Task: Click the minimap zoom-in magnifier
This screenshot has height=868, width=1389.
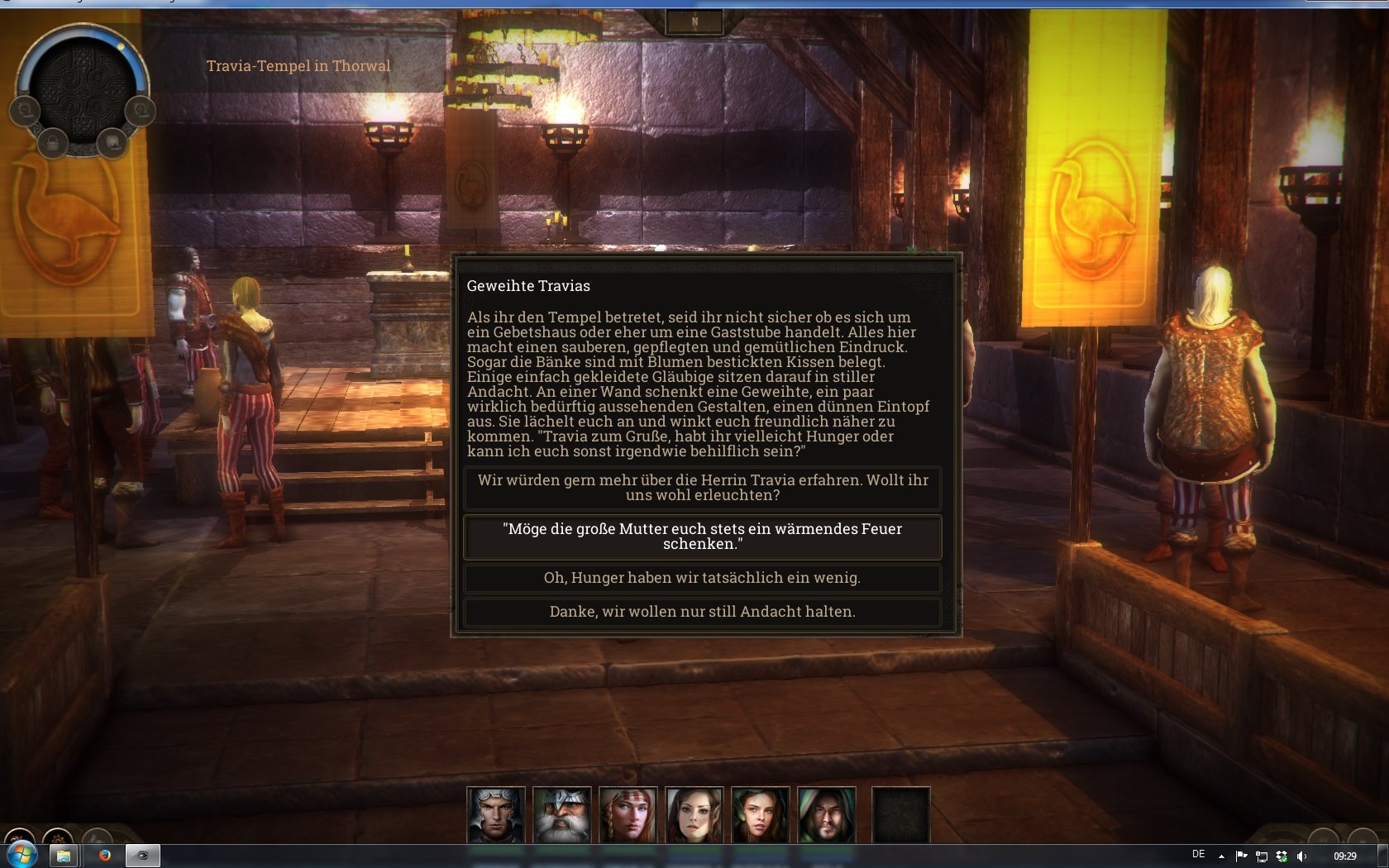Action: [x=141, y=110]
